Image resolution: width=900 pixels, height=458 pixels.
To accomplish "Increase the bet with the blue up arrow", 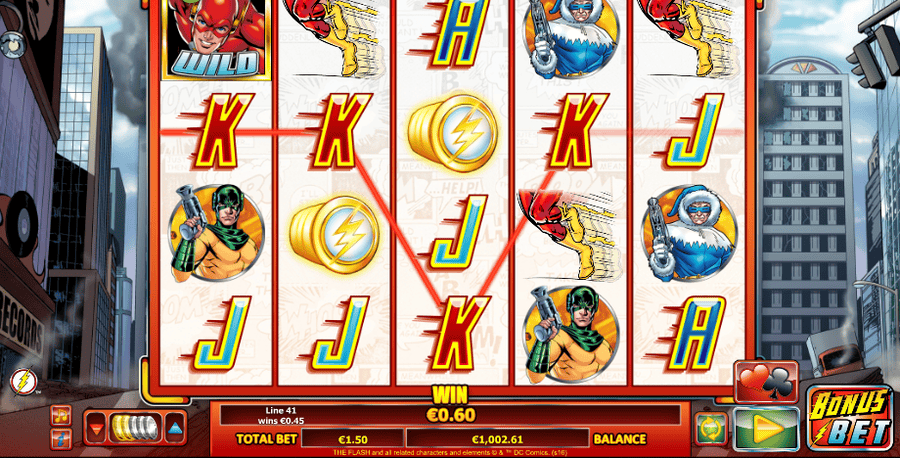I will pos(175,428).
